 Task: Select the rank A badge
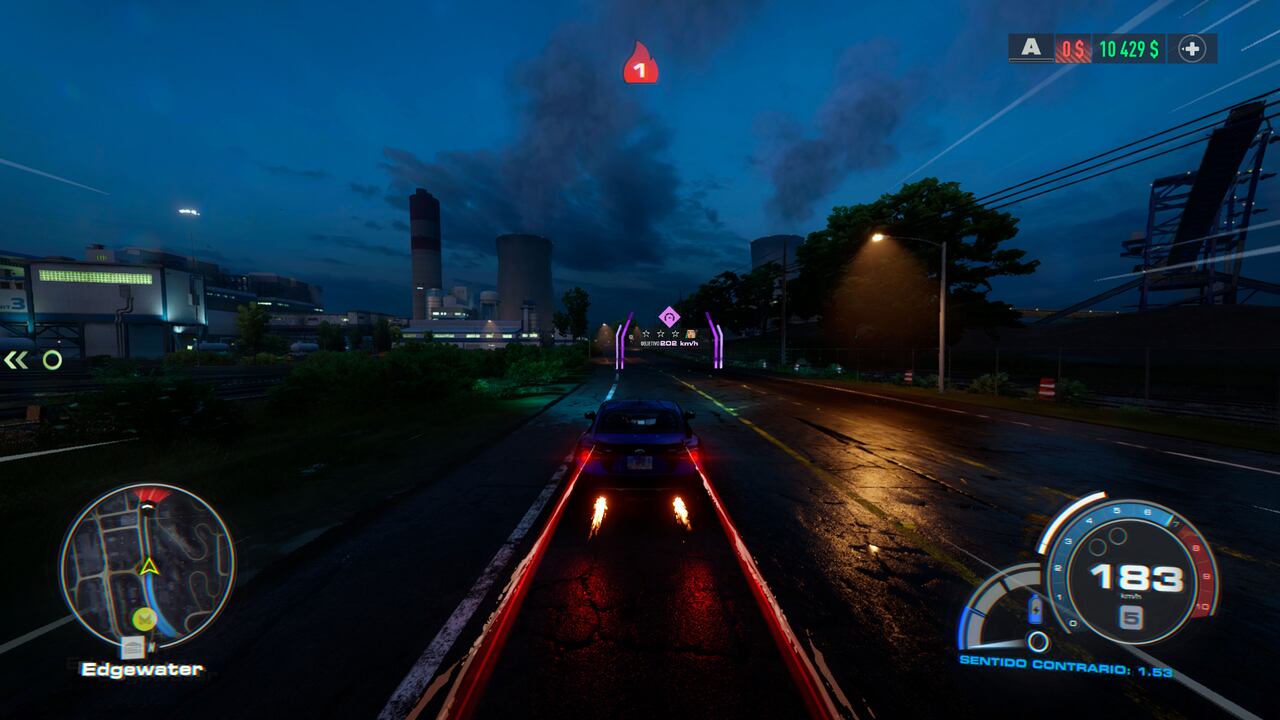1031,47
